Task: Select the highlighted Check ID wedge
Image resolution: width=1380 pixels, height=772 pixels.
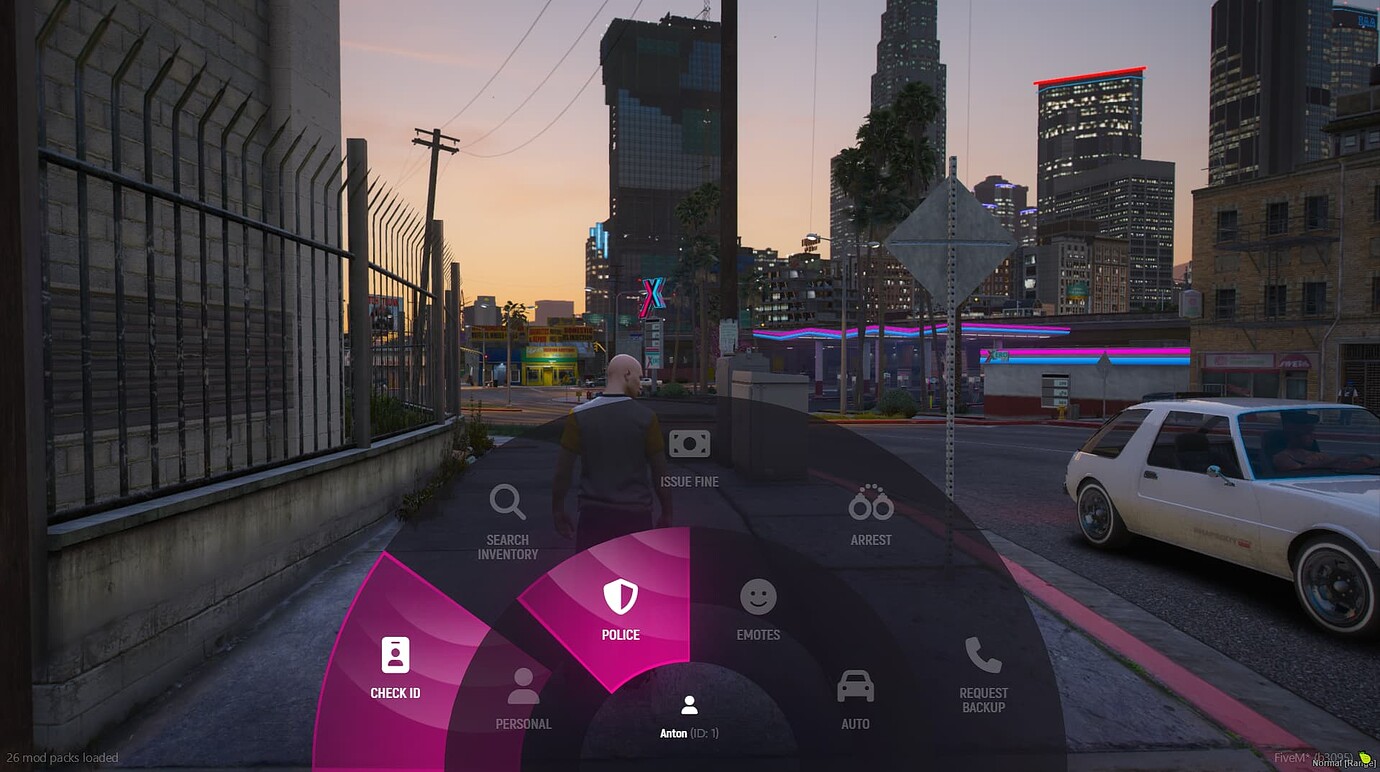Action: pos(398,670)
